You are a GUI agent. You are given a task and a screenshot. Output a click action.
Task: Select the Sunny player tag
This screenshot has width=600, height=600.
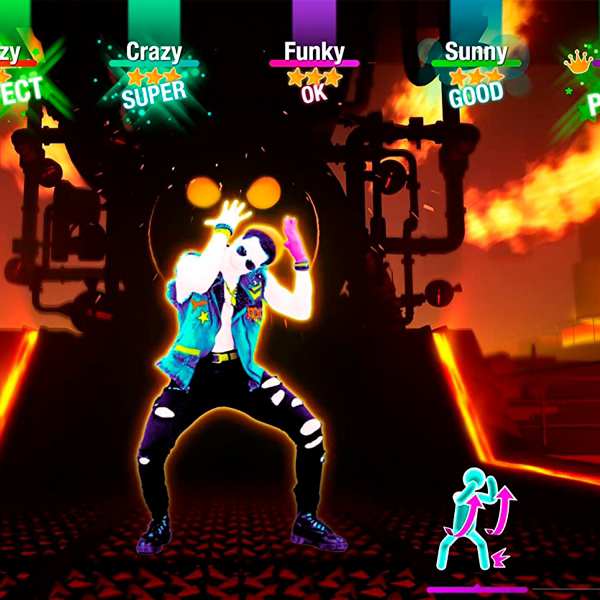point(475,51)
